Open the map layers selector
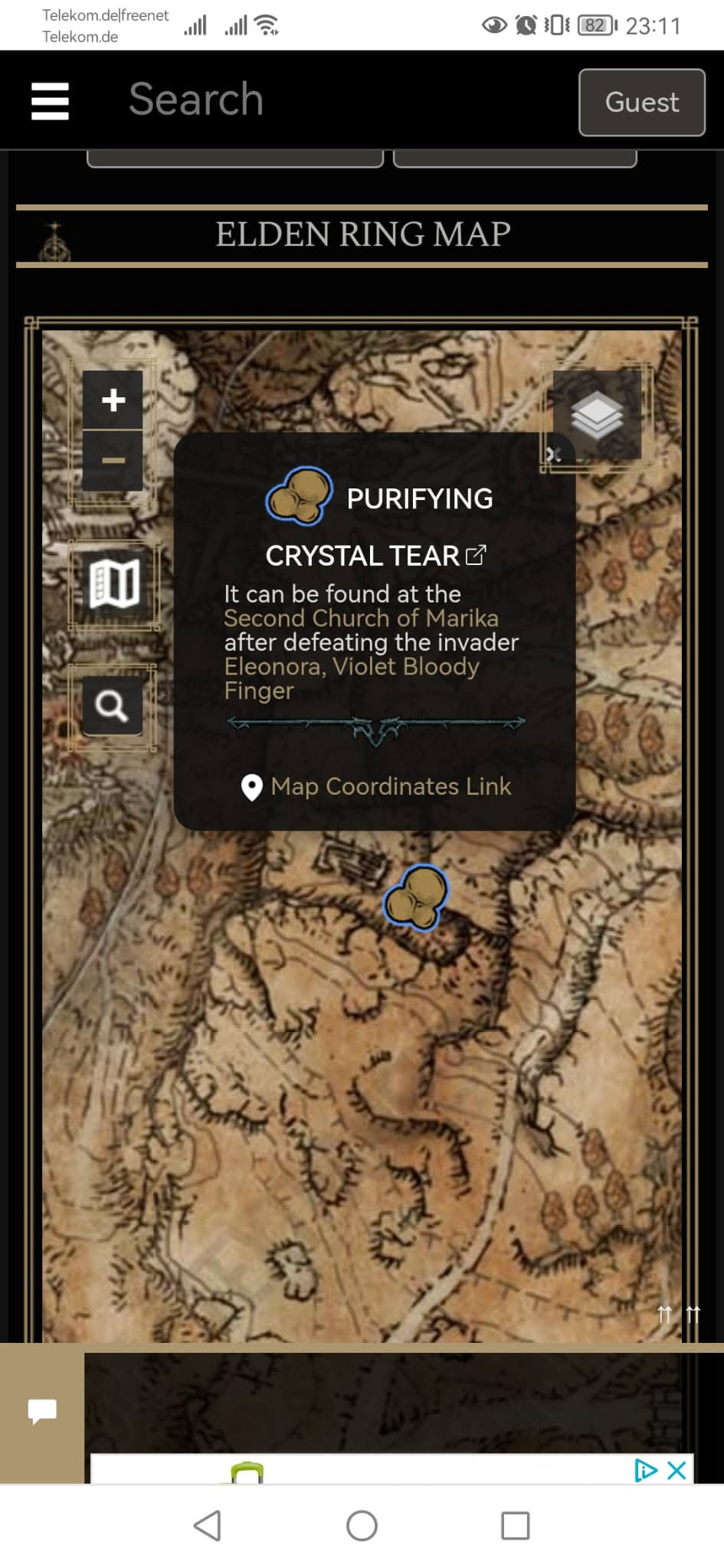The height and width of the screenshot is (1568, 724). click(597, 415)
